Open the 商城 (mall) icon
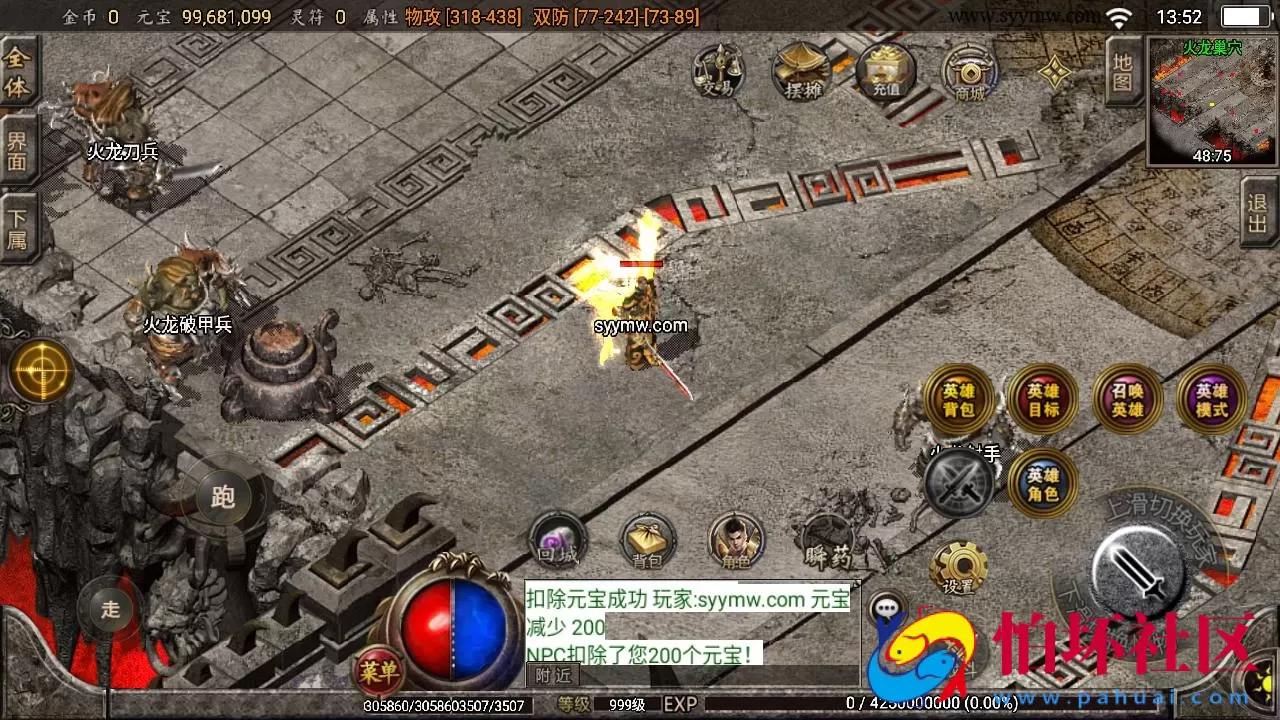This screenshot has width=1280, height=720. point(968,72)
